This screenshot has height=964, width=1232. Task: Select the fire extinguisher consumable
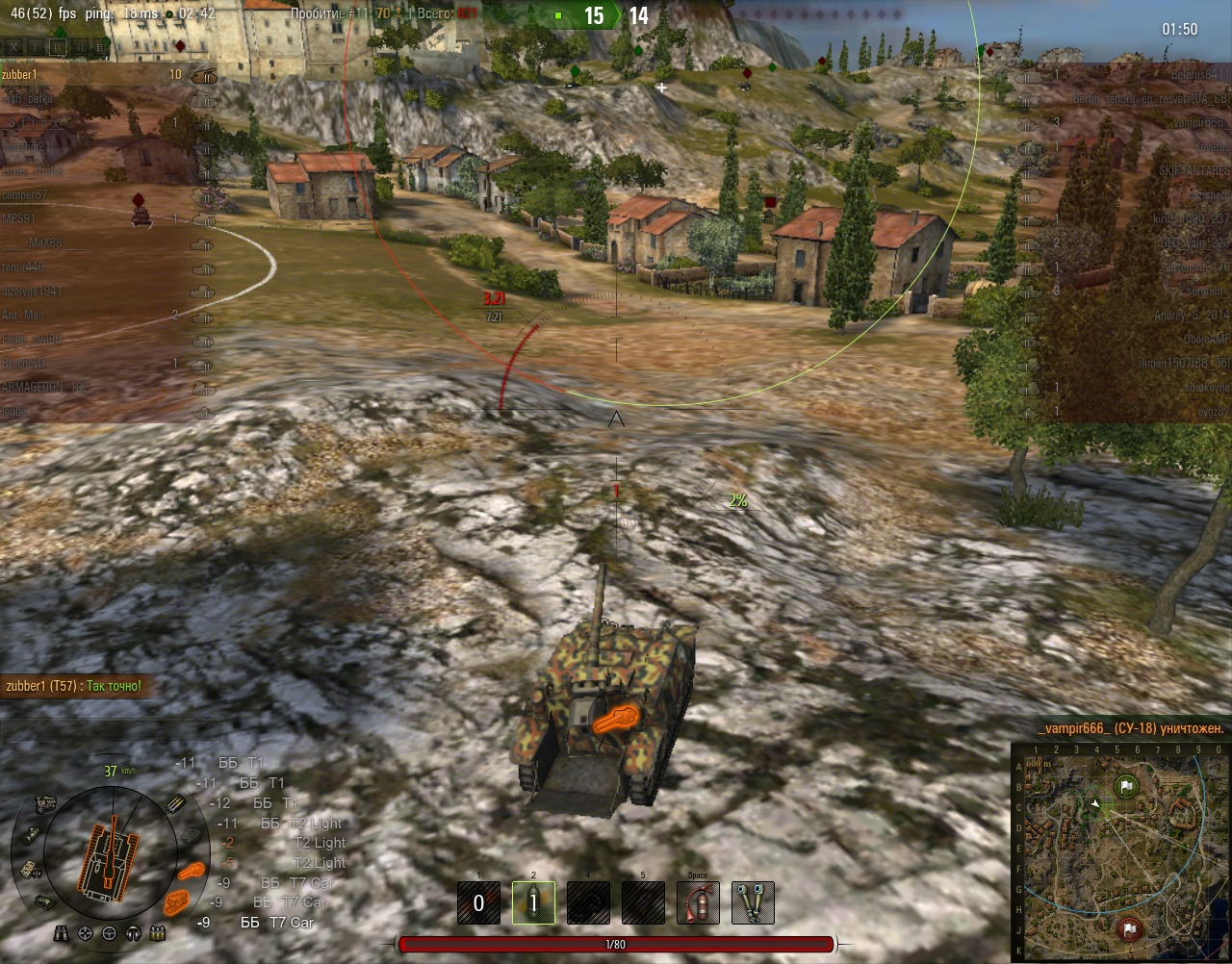[x=698, y=903]
